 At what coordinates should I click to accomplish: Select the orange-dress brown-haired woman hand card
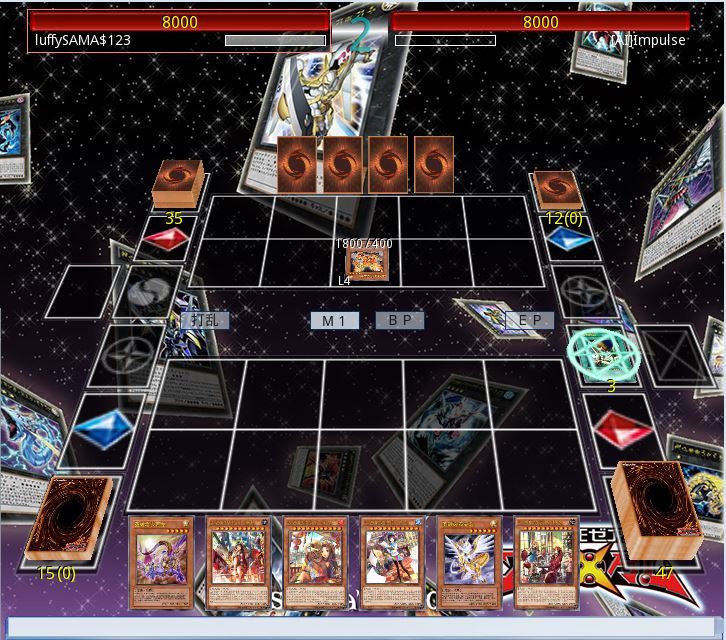tap(316, 561)
